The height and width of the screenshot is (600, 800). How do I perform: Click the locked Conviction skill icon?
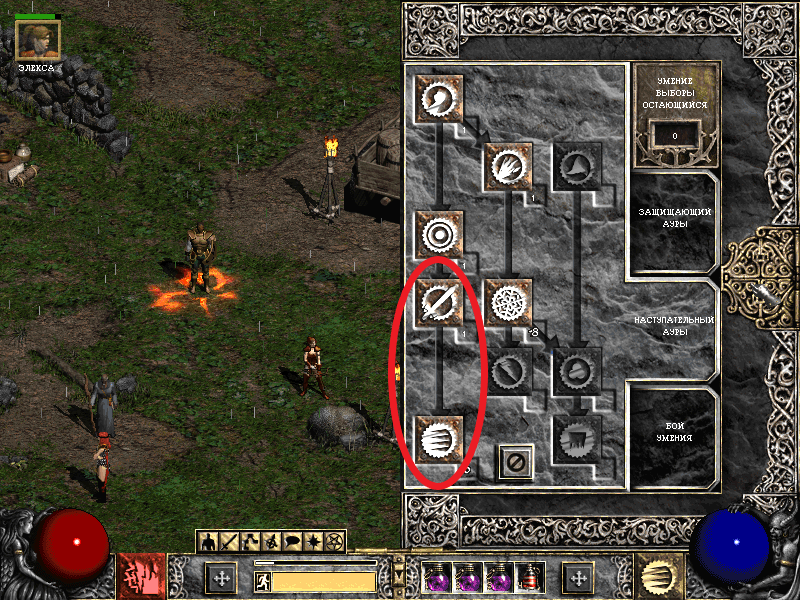[x=577, y=439]
